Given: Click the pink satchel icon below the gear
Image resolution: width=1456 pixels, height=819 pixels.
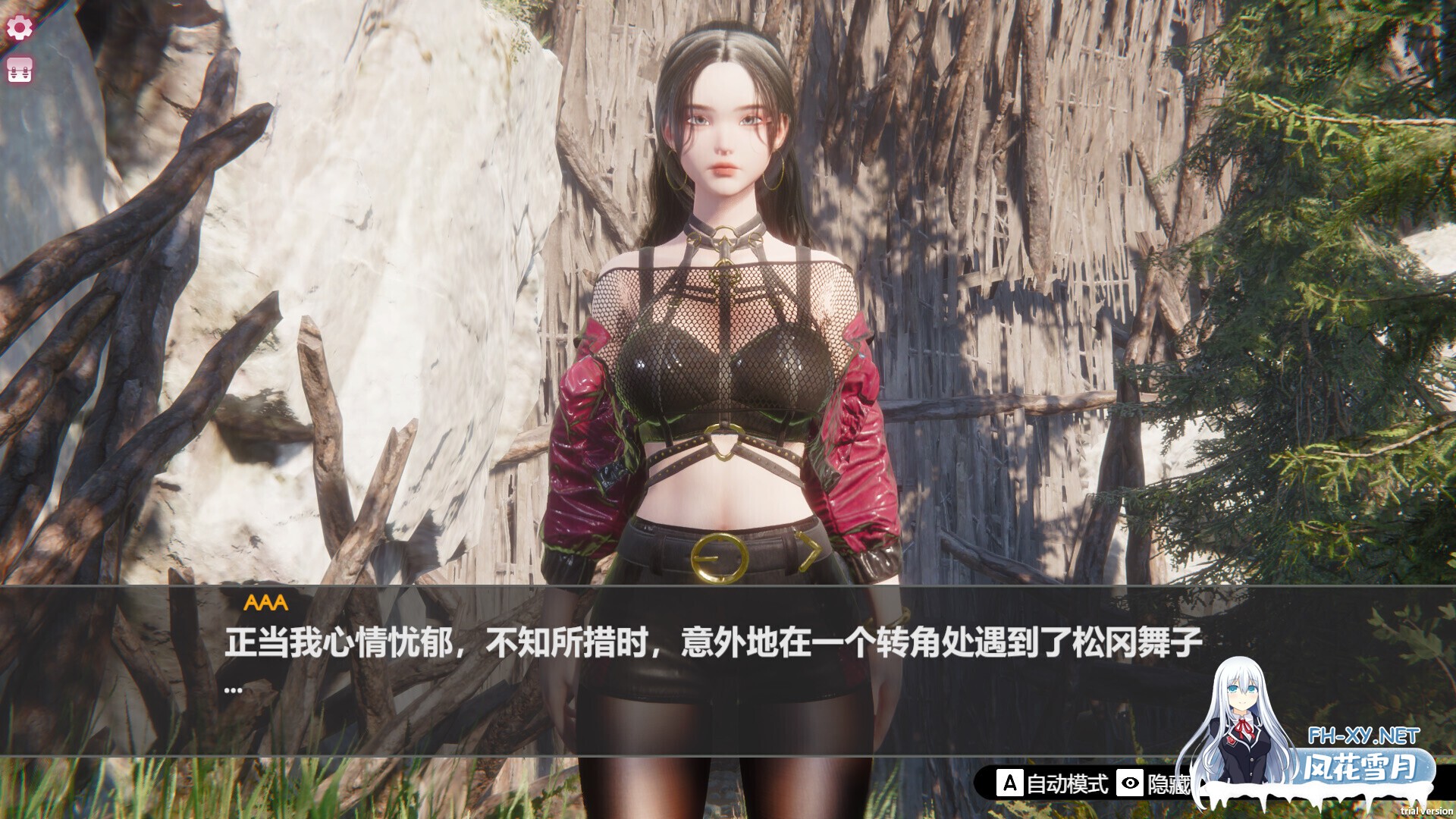Looking at the screenshot, I should click(20, 70).
